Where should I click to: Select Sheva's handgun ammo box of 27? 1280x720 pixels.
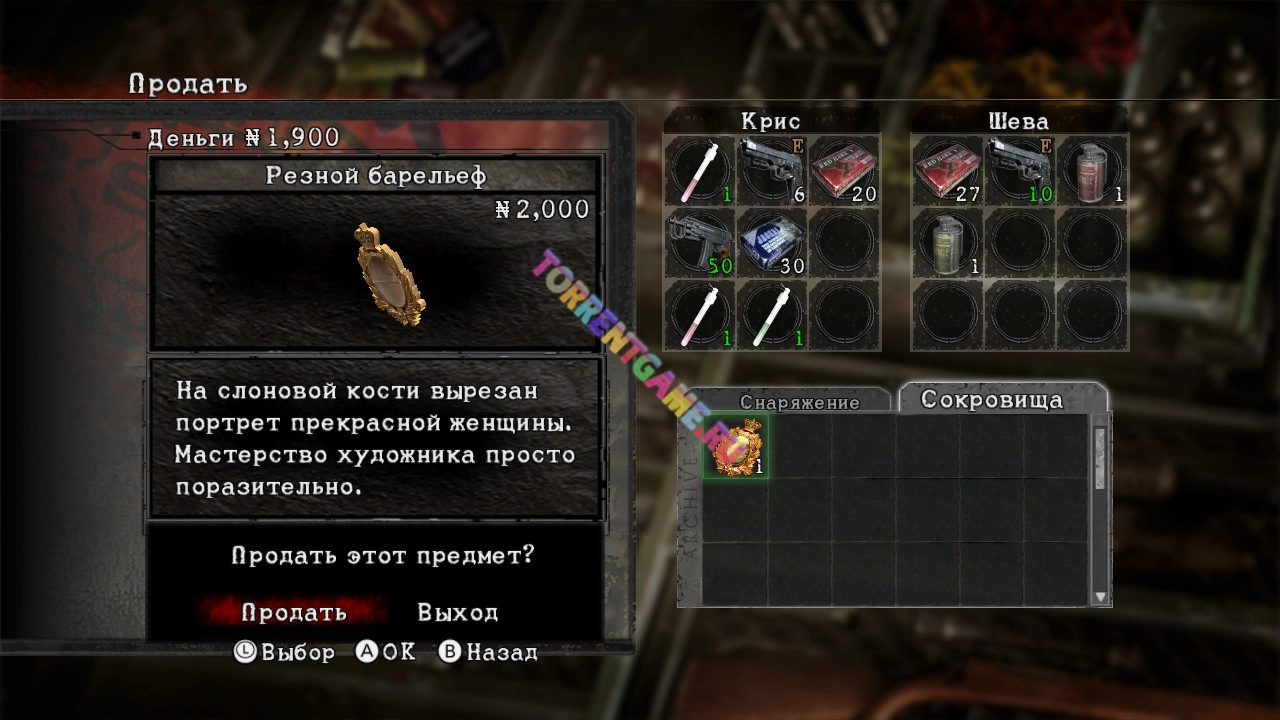946,170
